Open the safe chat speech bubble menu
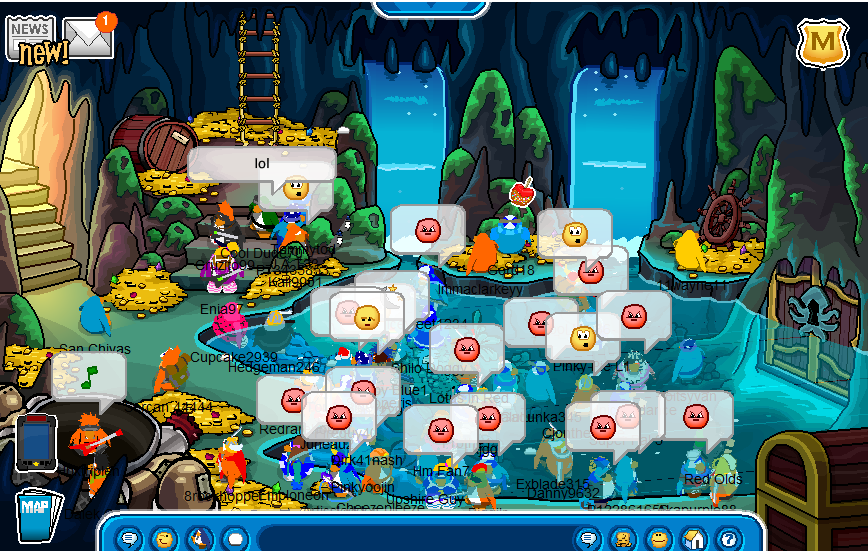Viewport: 868px width, 551px height. [129, 539]
